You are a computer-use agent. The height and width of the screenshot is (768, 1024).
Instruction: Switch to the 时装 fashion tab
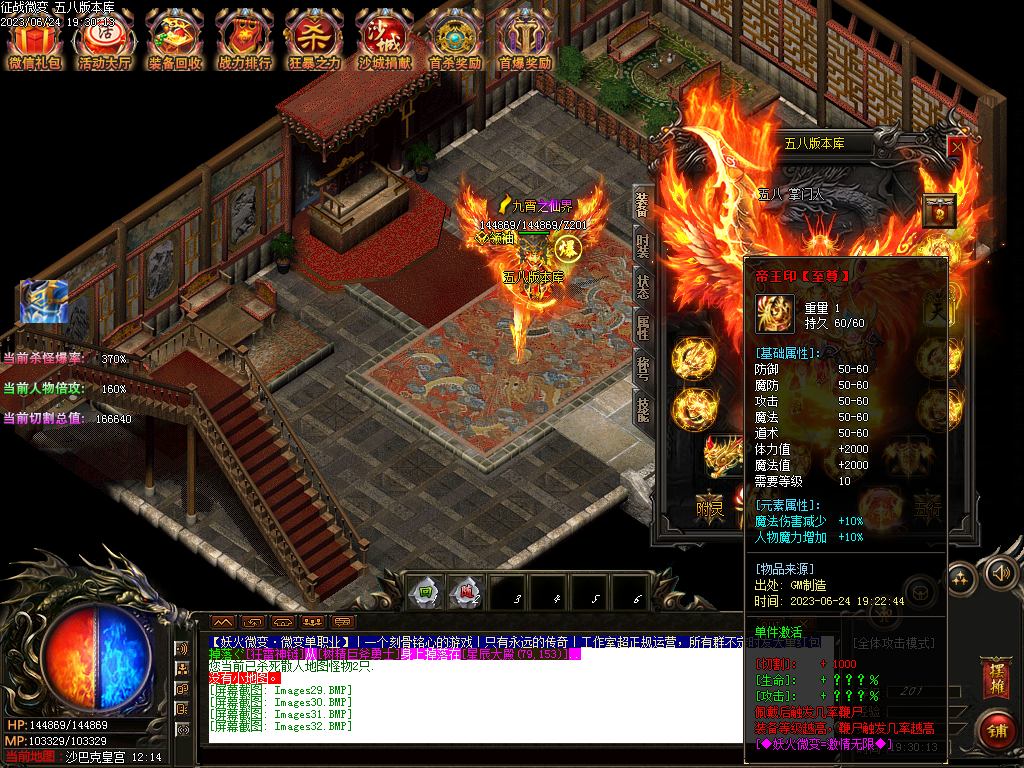642,246
